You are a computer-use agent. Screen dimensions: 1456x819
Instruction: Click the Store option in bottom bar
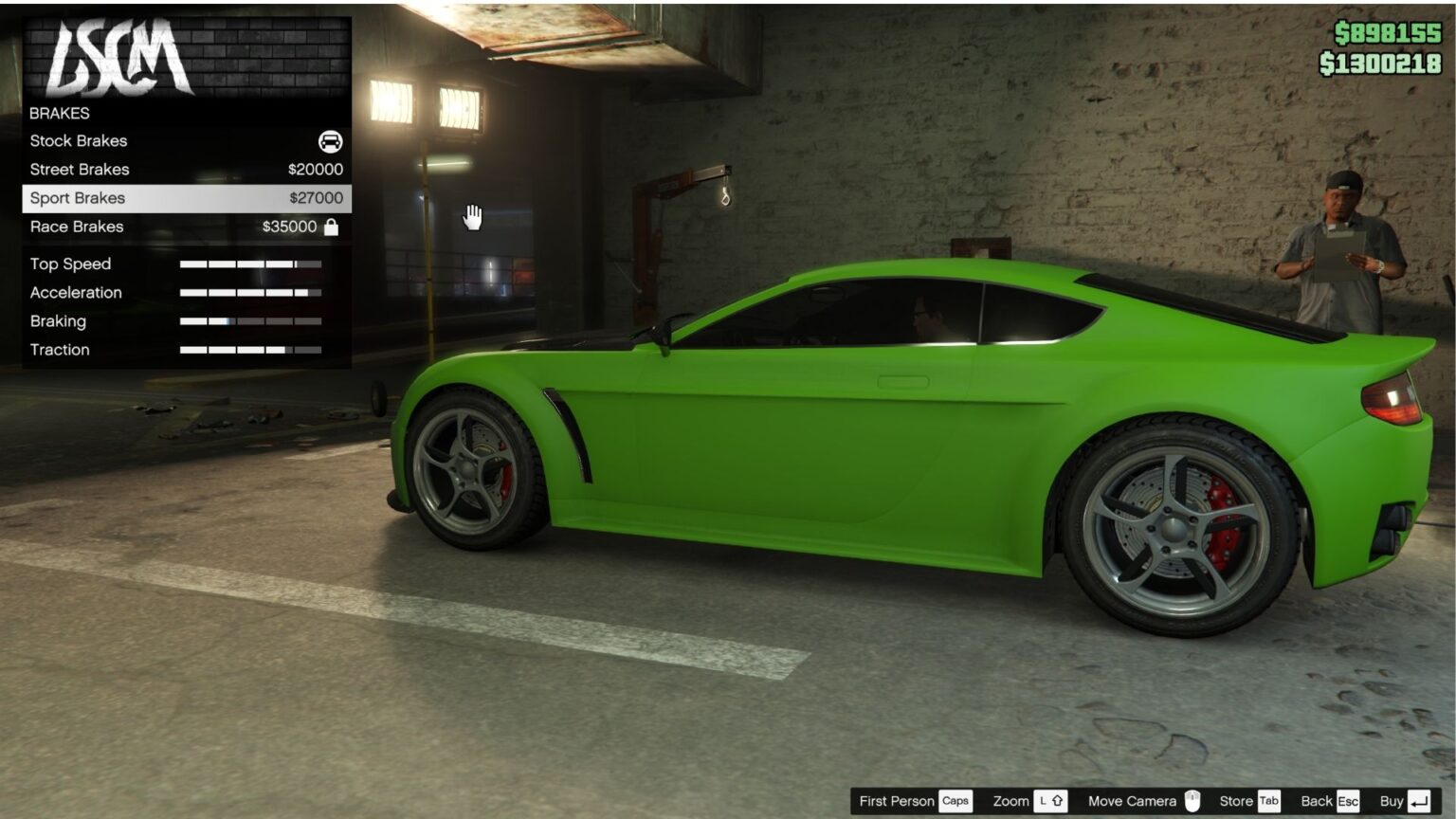(1236, 800)
